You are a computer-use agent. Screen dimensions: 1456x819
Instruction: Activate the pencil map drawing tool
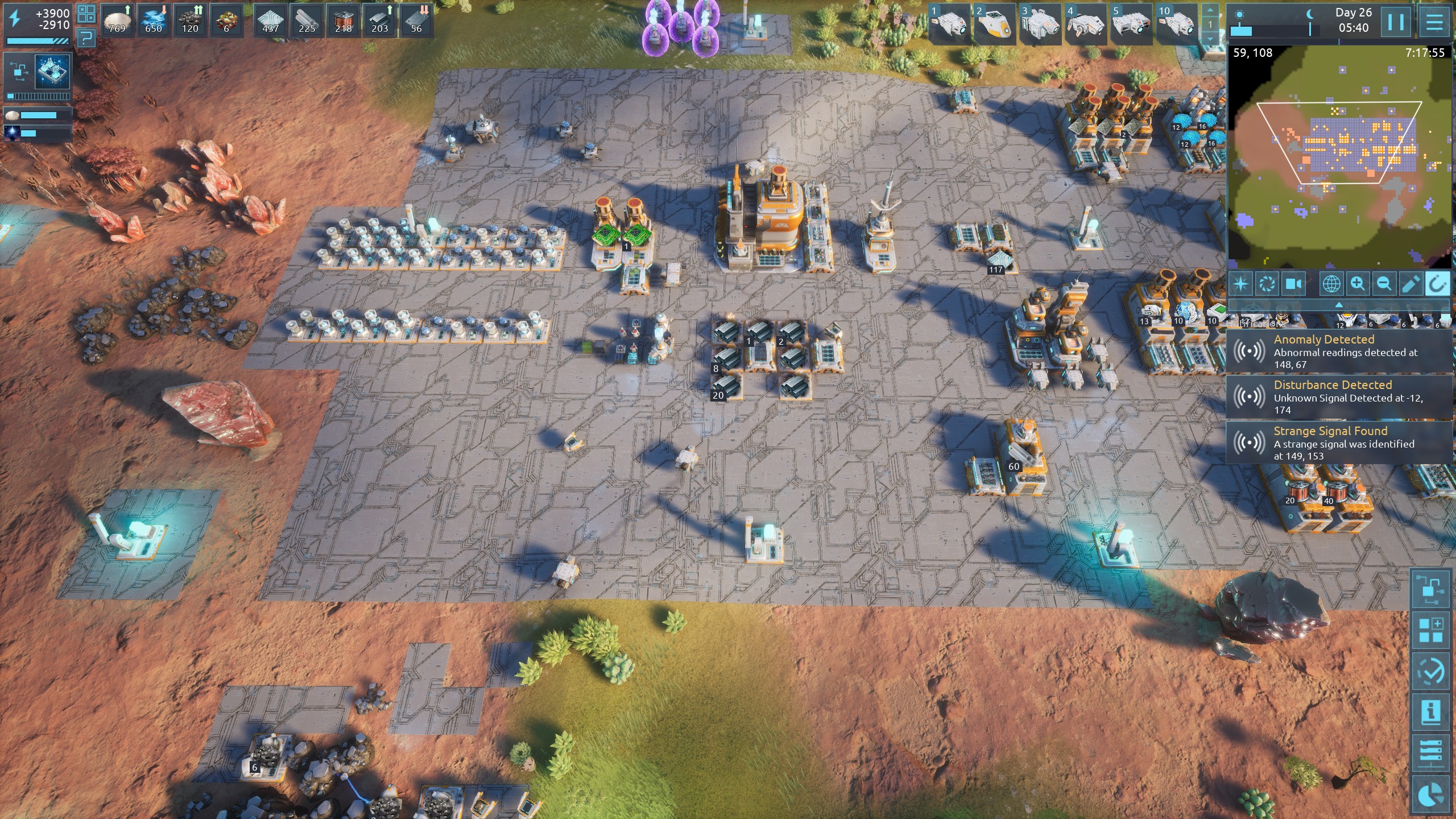(x=1410, y=283)
